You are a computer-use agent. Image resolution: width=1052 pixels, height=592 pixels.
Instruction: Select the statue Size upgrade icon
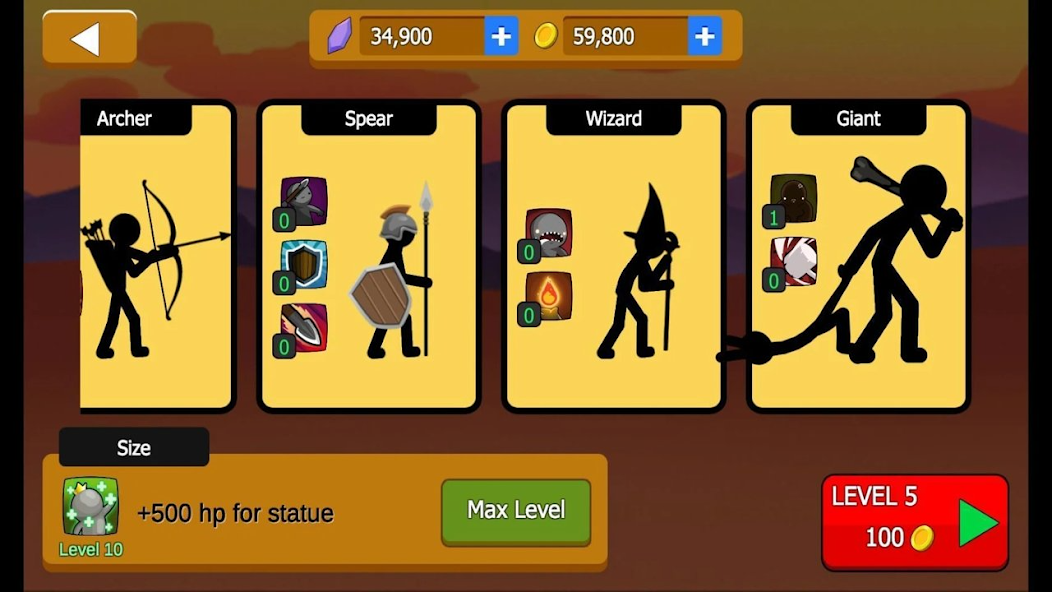click(x=91, y=506)
